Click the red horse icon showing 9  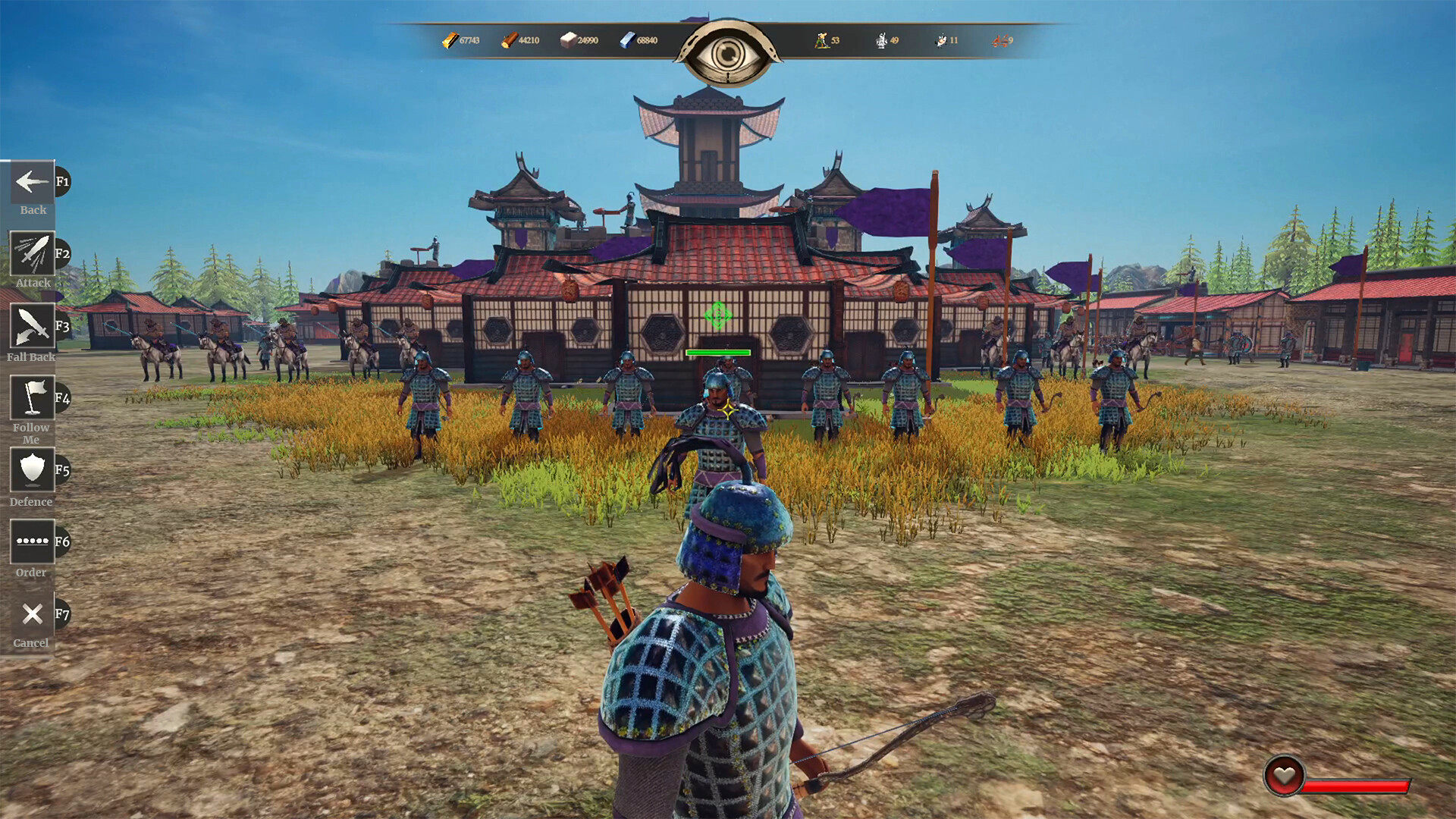[999, 41]
